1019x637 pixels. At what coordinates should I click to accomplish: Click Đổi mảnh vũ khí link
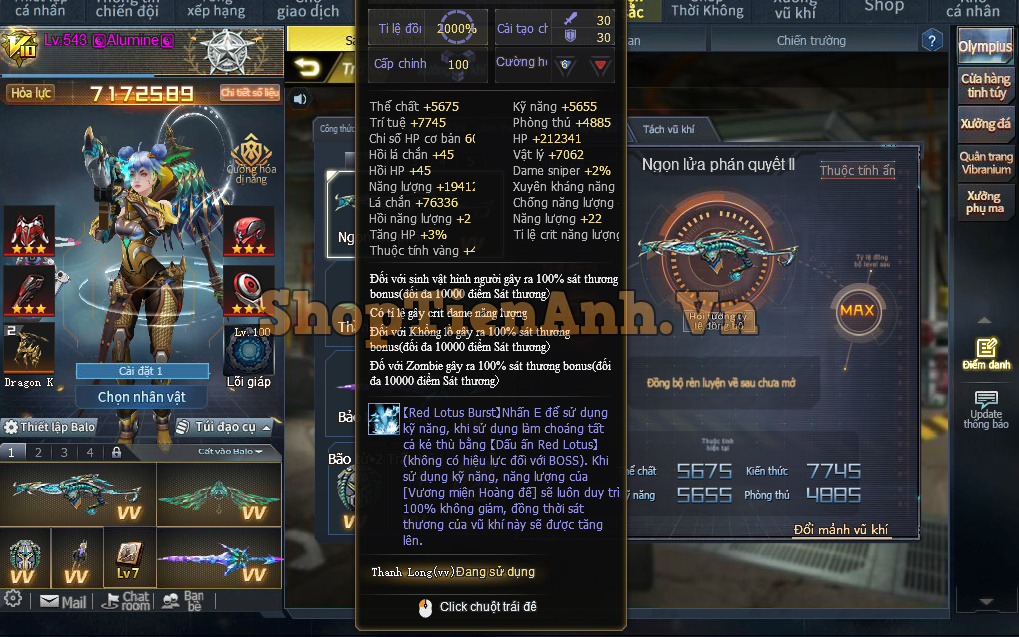point(840,530)
